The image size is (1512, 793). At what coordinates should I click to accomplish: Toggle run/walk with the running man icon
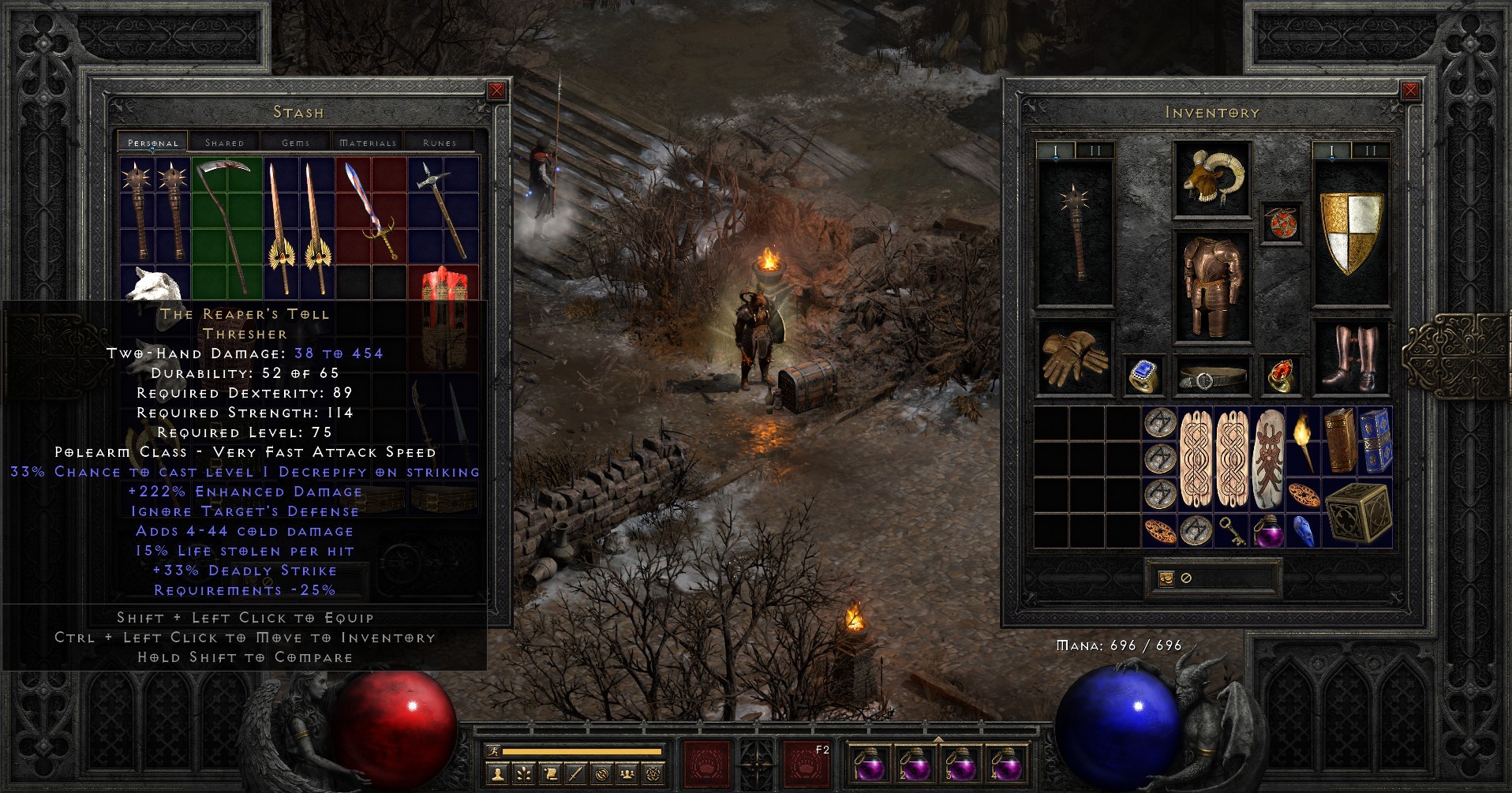[x=492, y=750]
